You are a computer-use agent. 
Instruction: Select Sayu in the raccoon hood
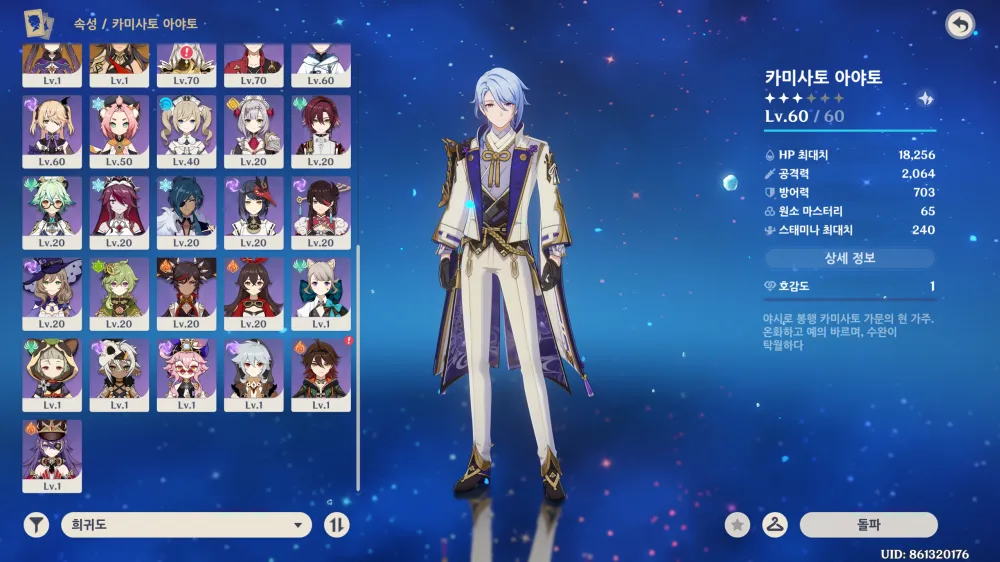[52, 374]
